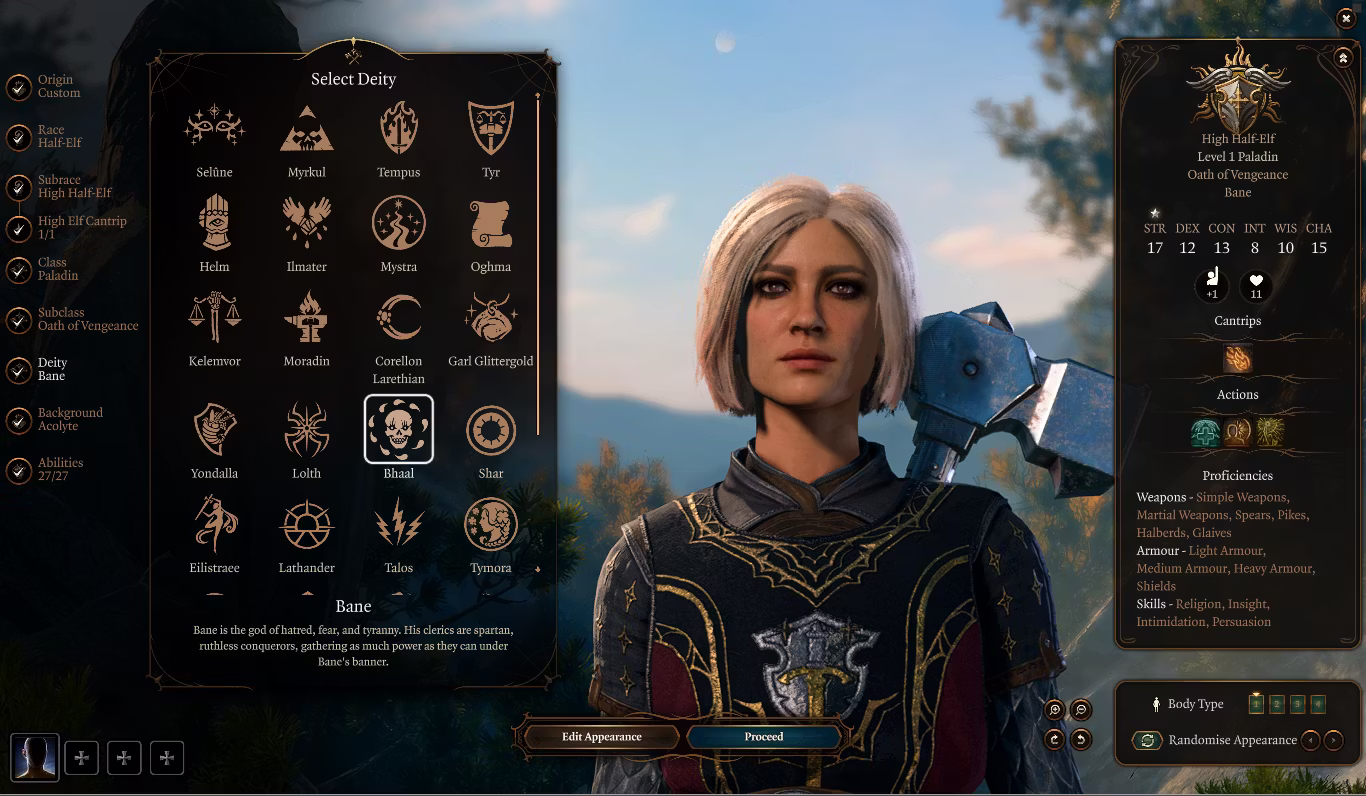Select the character portrait thumbnail

click(x=35, y=758)
